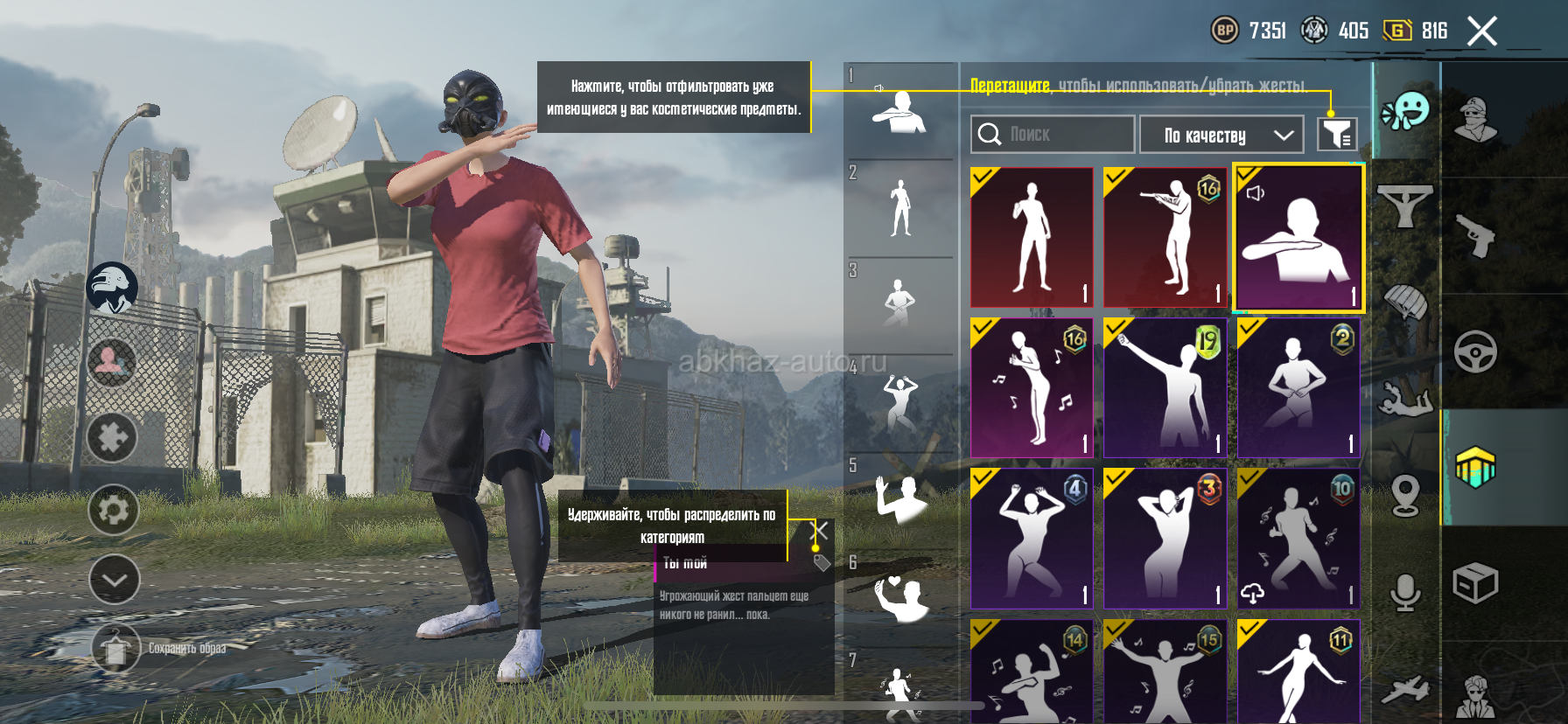Close the Ты мой emote description popup
Viewport: 1568px width, 724px height.
coord(820,530)
